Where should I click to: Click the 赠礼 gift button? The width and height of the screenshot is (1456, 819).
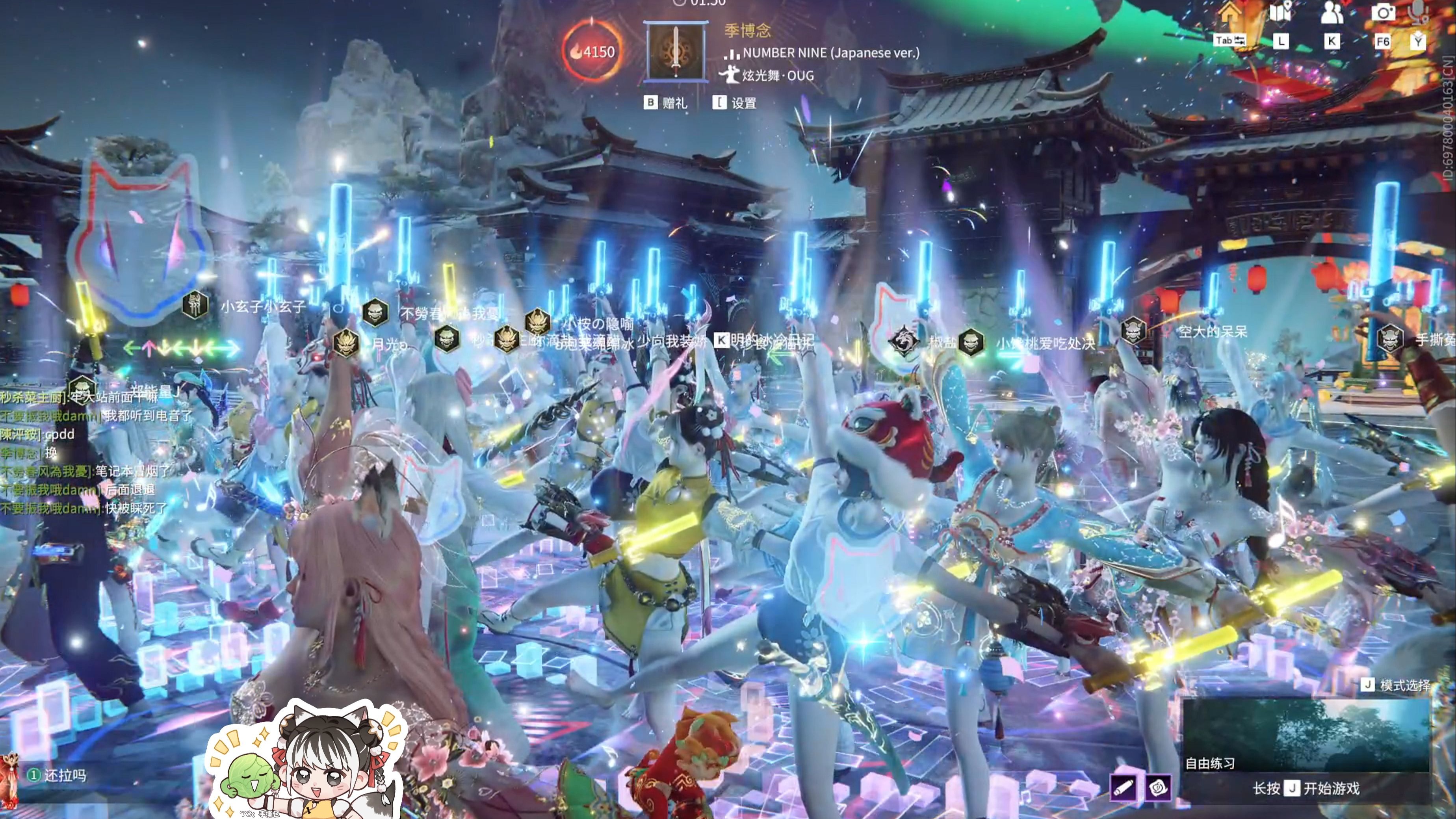pos(666,103)
